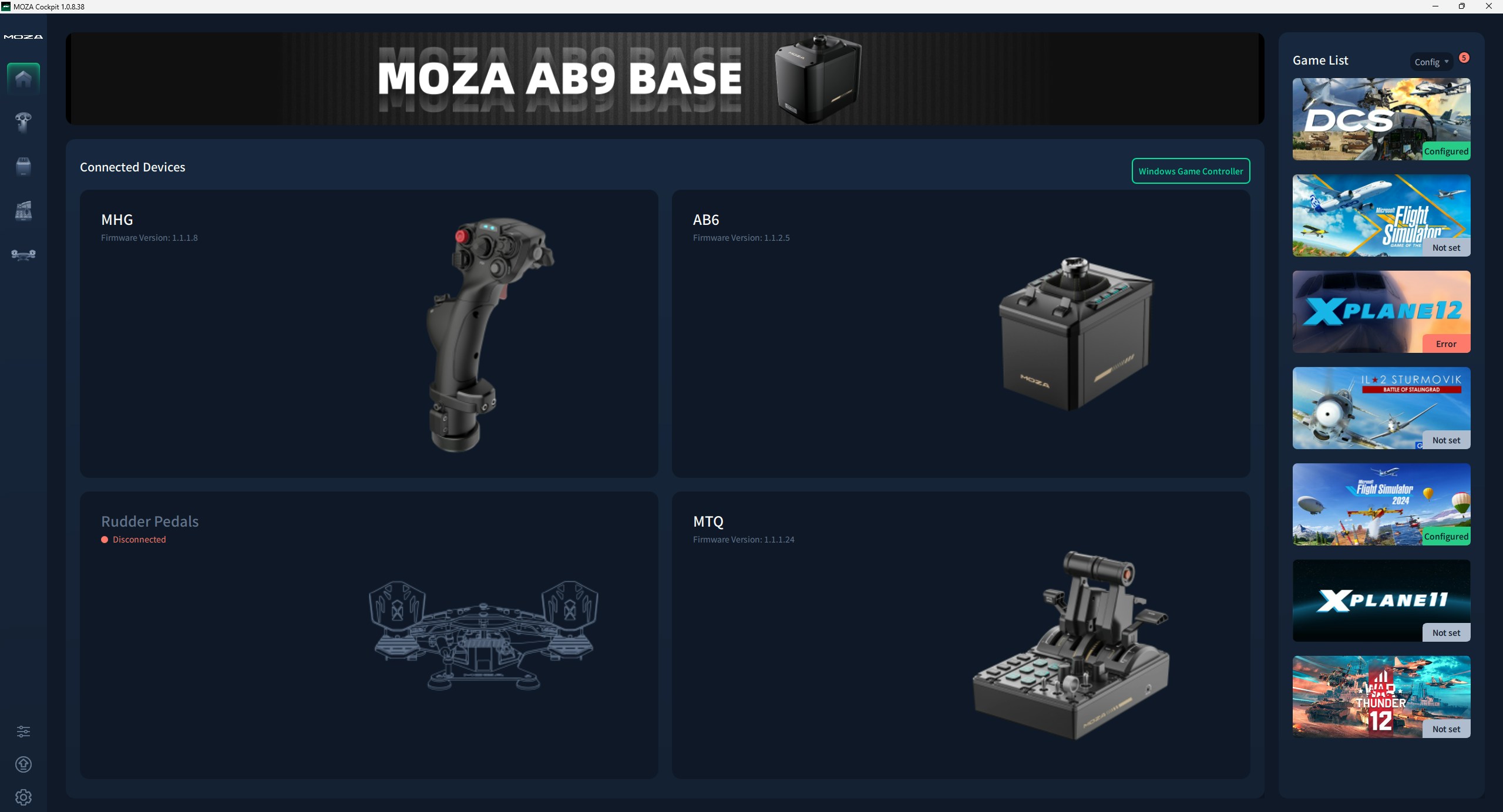Open the flight stick page in sidebar
Image resolution: width=1503 pixels, height=812 pixels.
coord(23,122)
